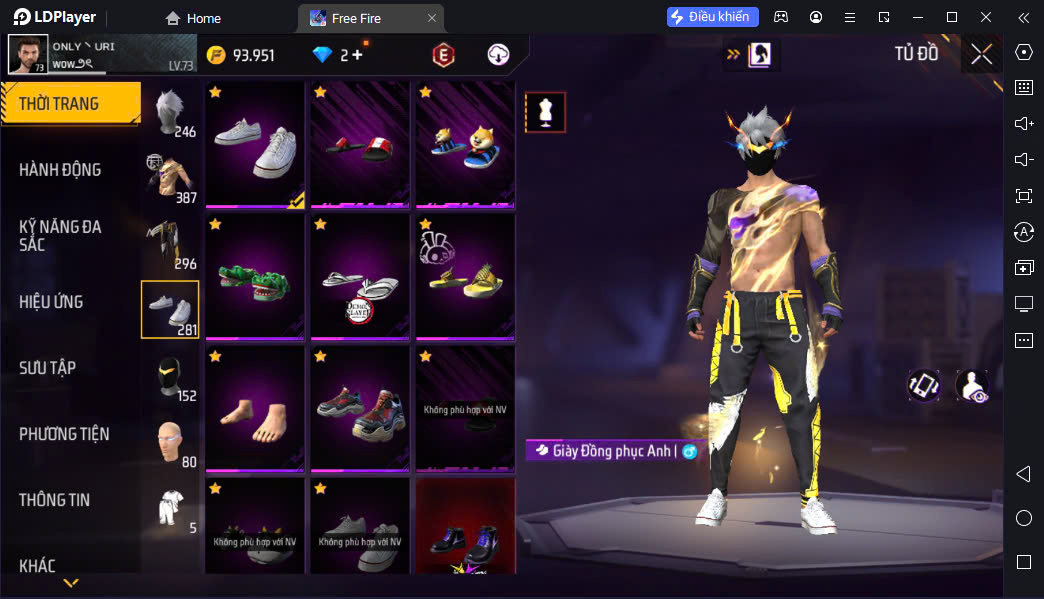Switch to the KỸ NĂNG ĐA SẮC tab
This screenshot has height=599, width=1044.
[60, 235]
